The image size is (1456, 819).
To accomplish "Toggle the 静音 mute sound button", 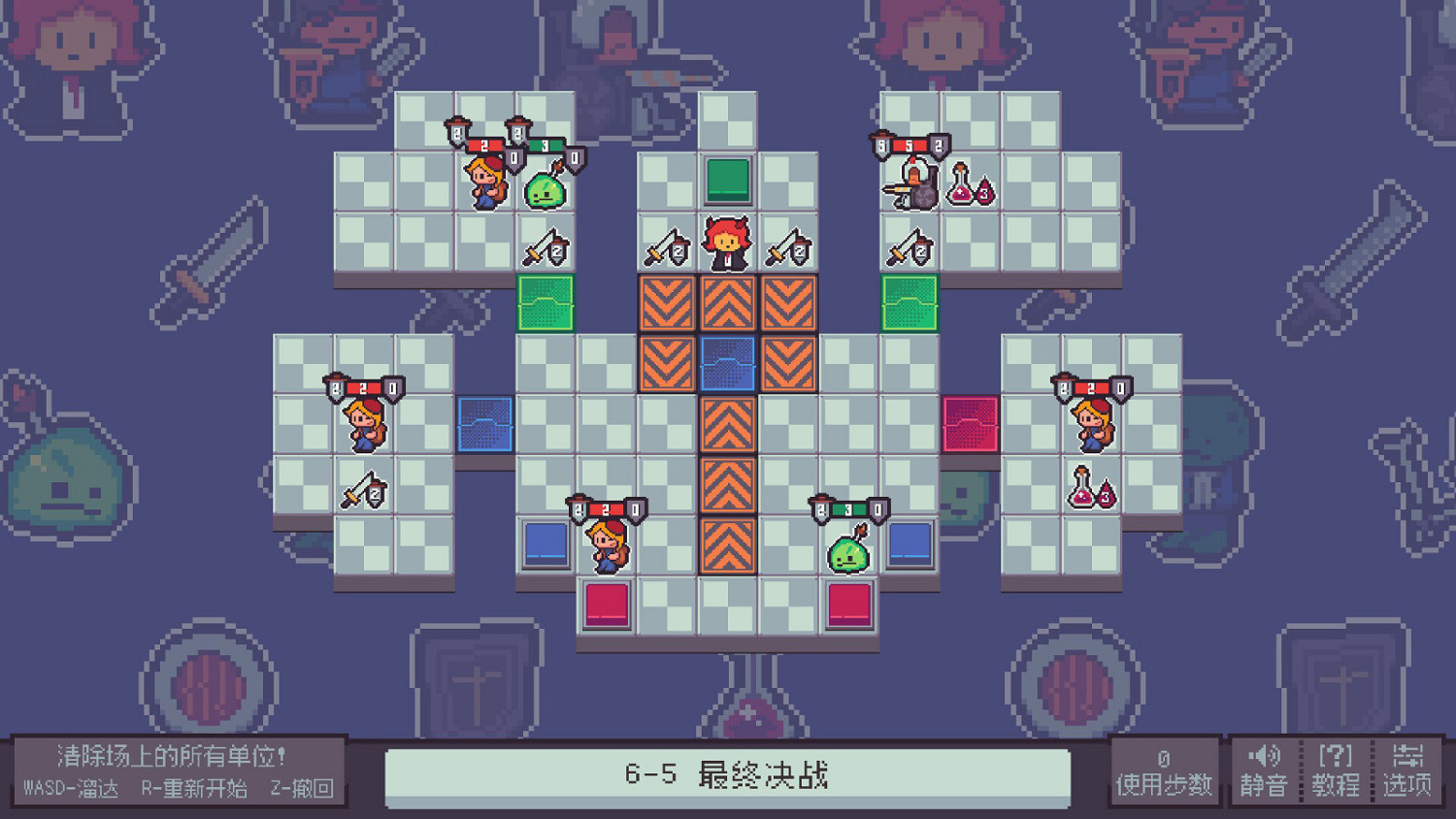I will point(1263,771).
